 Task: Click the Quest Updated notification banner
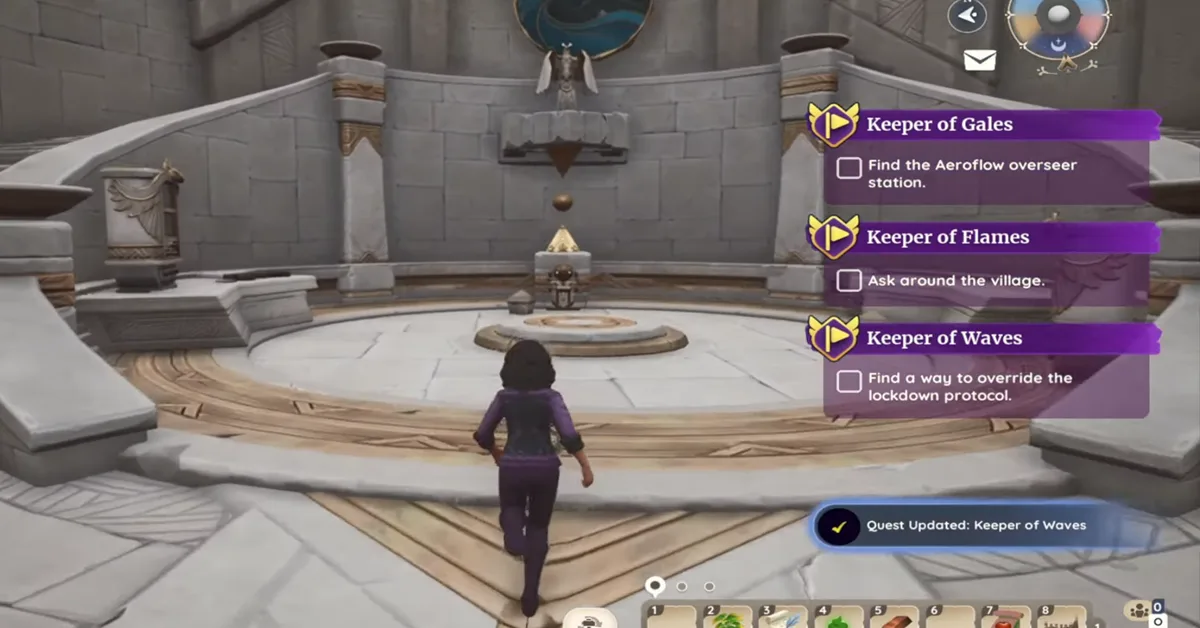[x=975, y=525]
